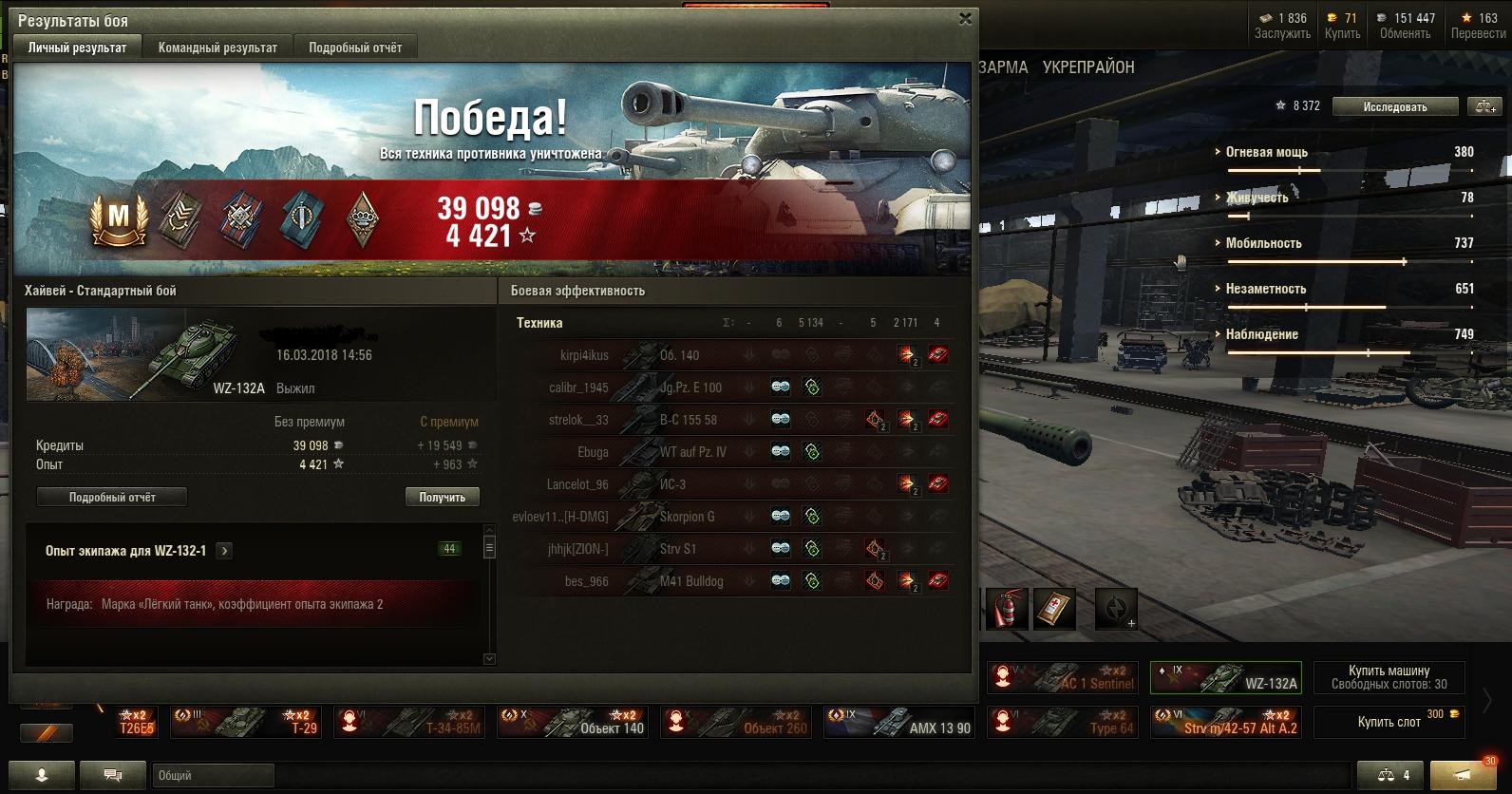Switch to the Командный результат tab
Viewport: 1512px width, 794px height.
click(217, 47)
